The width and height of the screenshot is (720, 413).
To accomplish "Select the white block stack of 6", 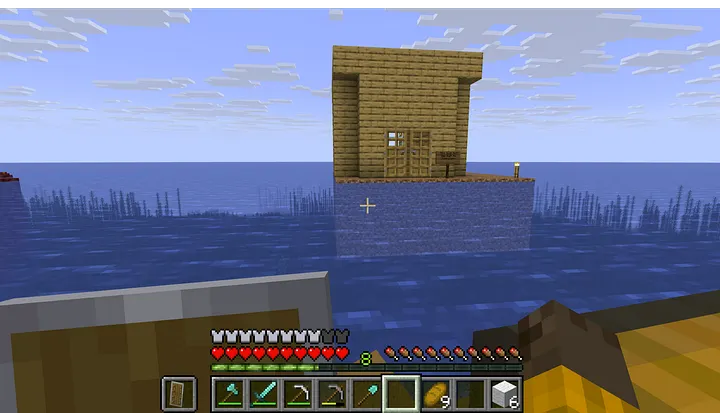I will [x=505, y=393].
